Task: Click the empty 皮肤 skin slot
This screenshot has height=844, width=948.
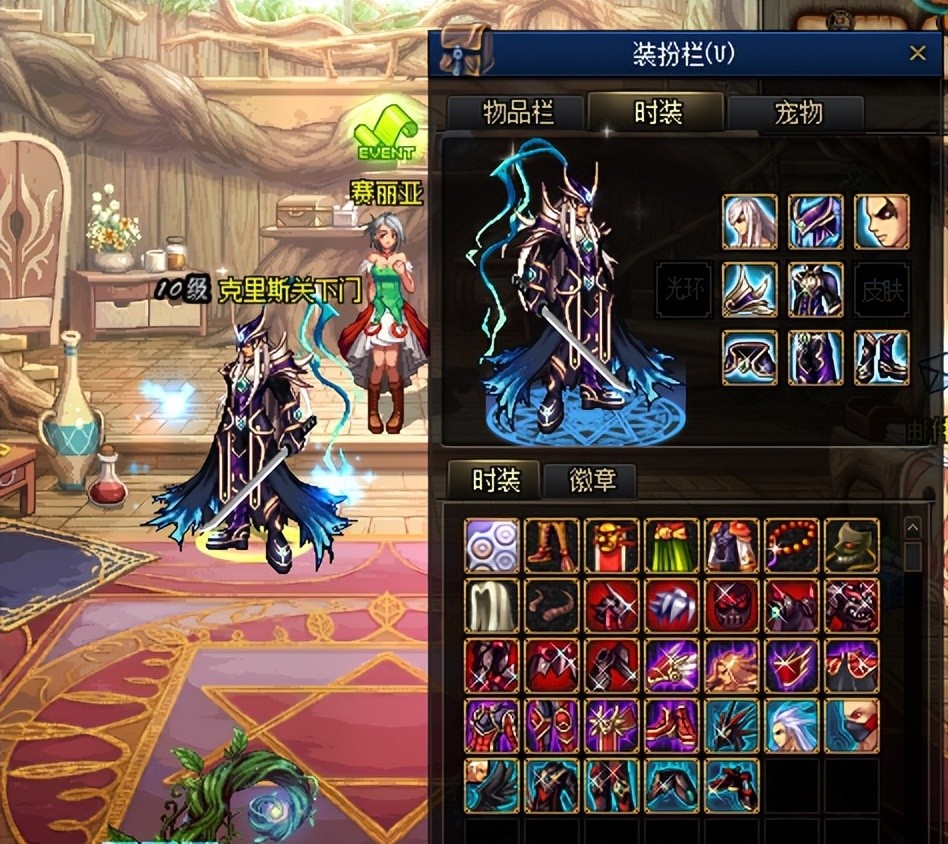Action: coord(881,290)
